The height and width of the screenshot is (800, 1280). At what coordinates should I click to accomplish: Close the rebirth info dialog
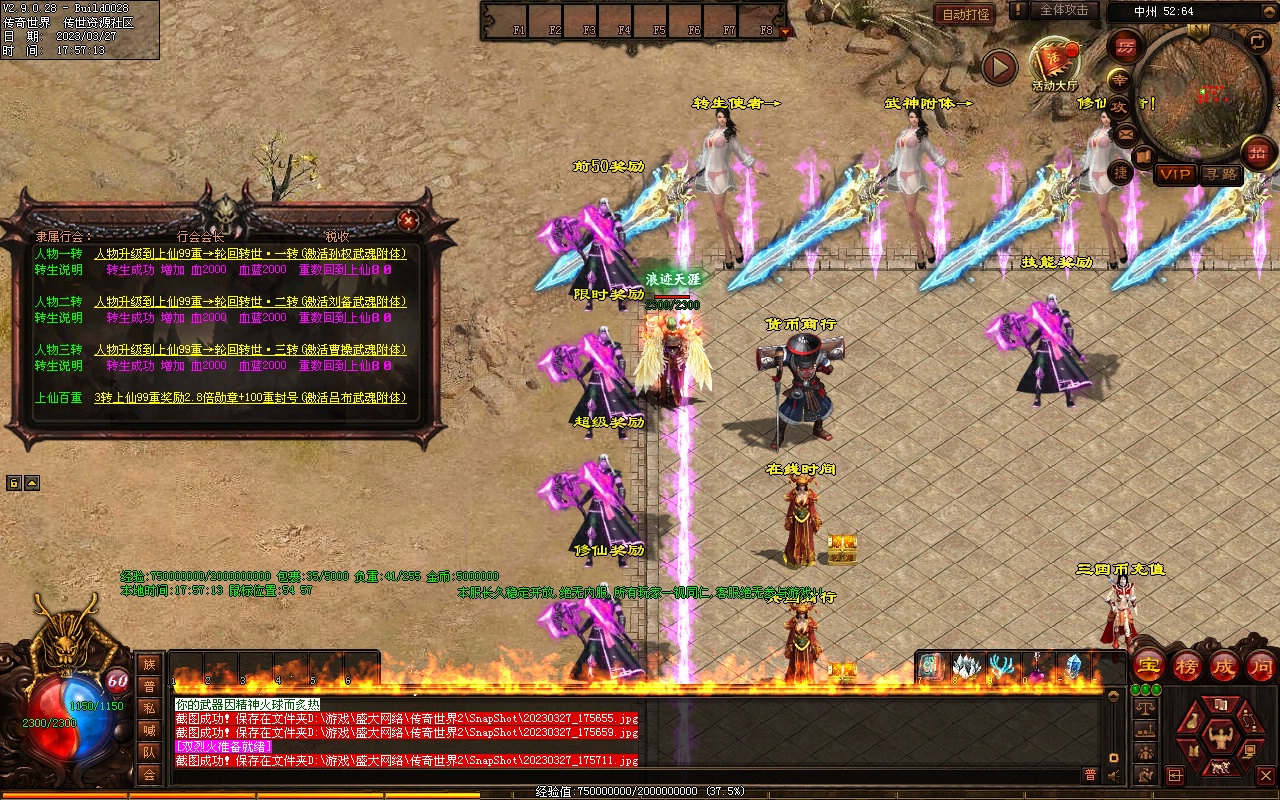tap(408, 220)
